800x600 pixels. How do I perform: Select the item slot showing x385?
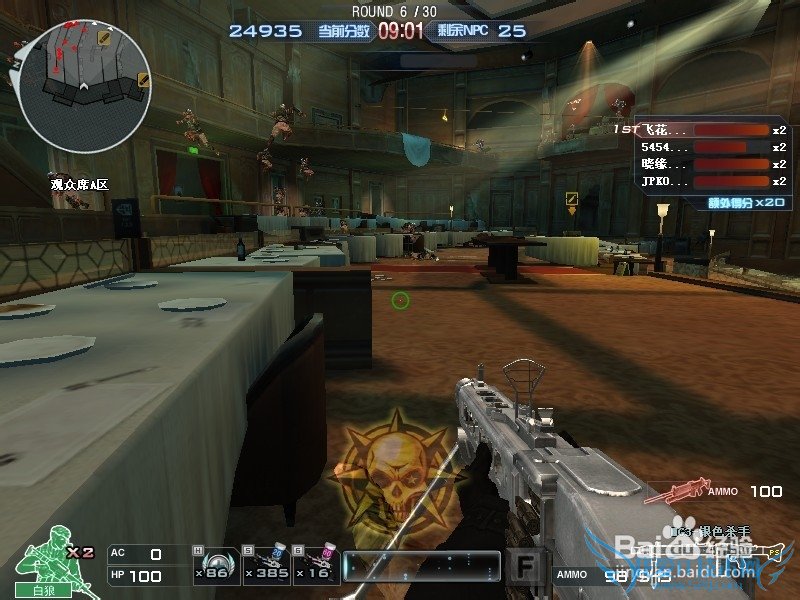coord(265,566)
